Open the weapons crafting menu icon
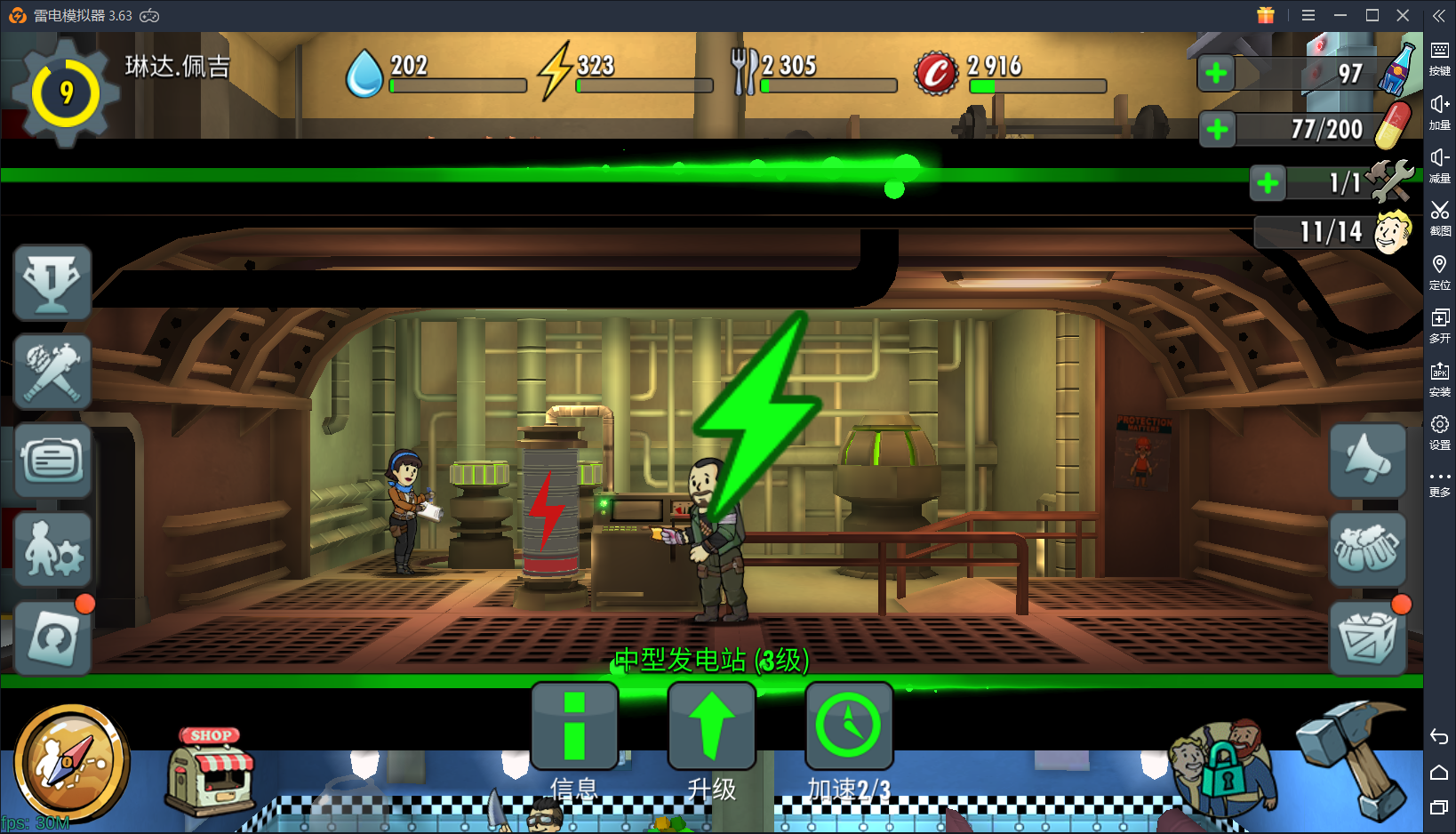1456x834 pixels. (52, 372)
